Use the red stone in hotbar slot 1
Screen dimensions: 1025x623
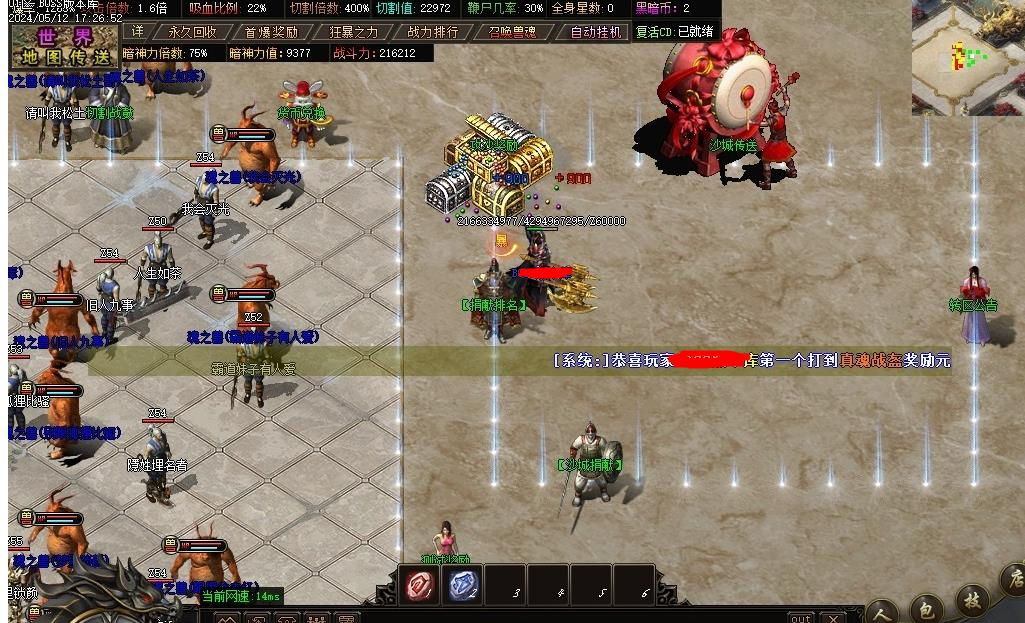pyautogui.click(x=420, y=586)
